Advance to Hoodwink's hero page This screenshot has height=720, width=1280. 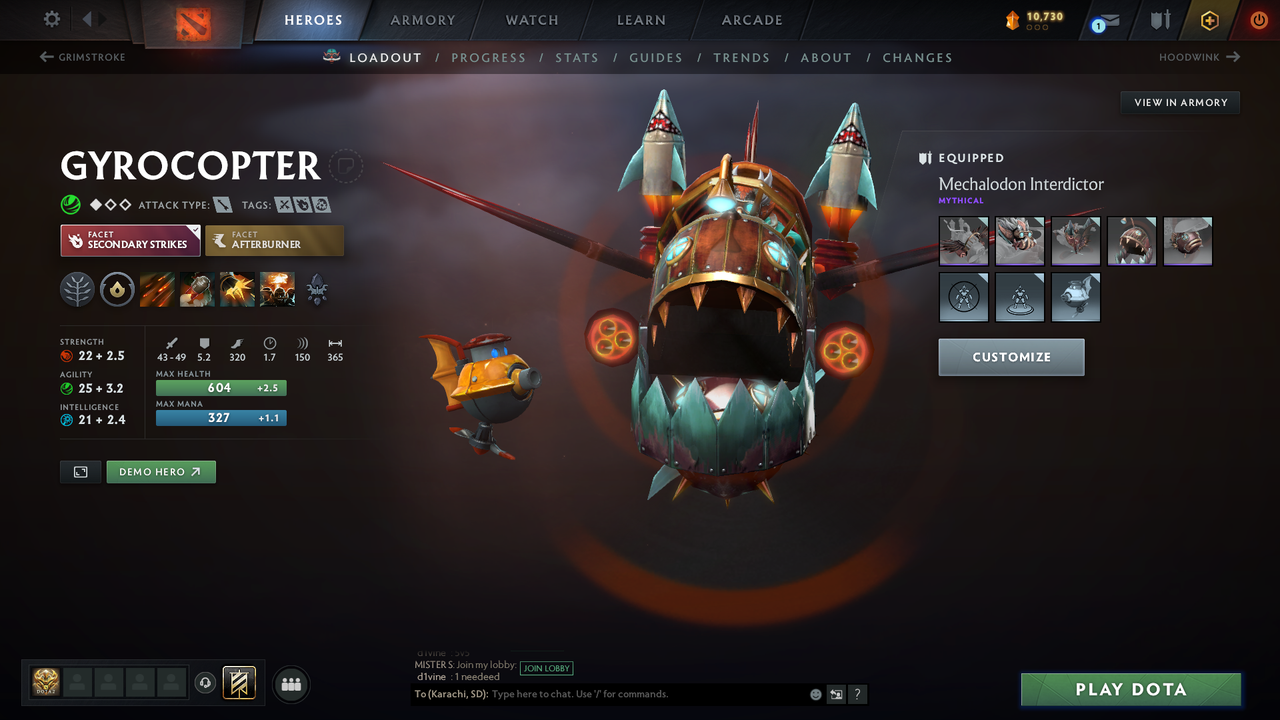(1198, 57)
